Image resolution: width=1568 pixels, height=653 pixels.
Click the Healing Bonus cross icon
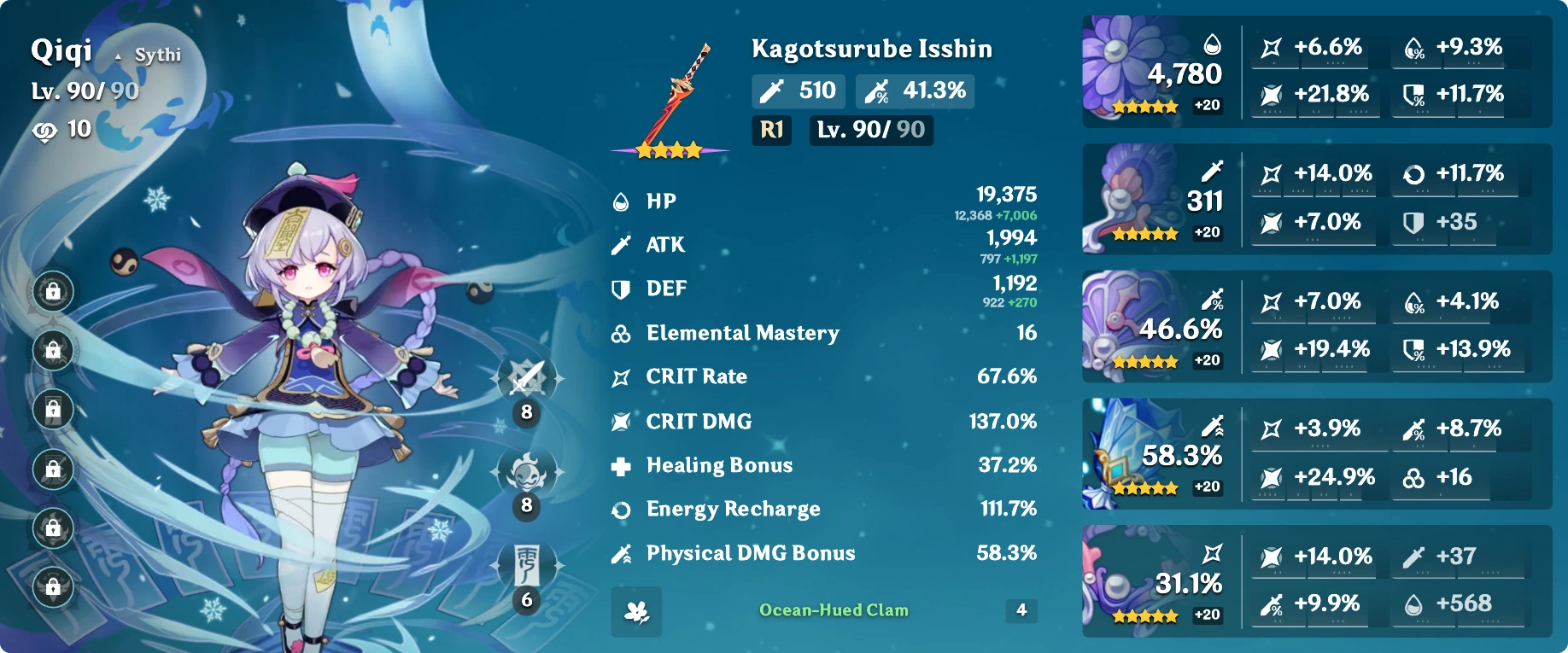(622, 465)
